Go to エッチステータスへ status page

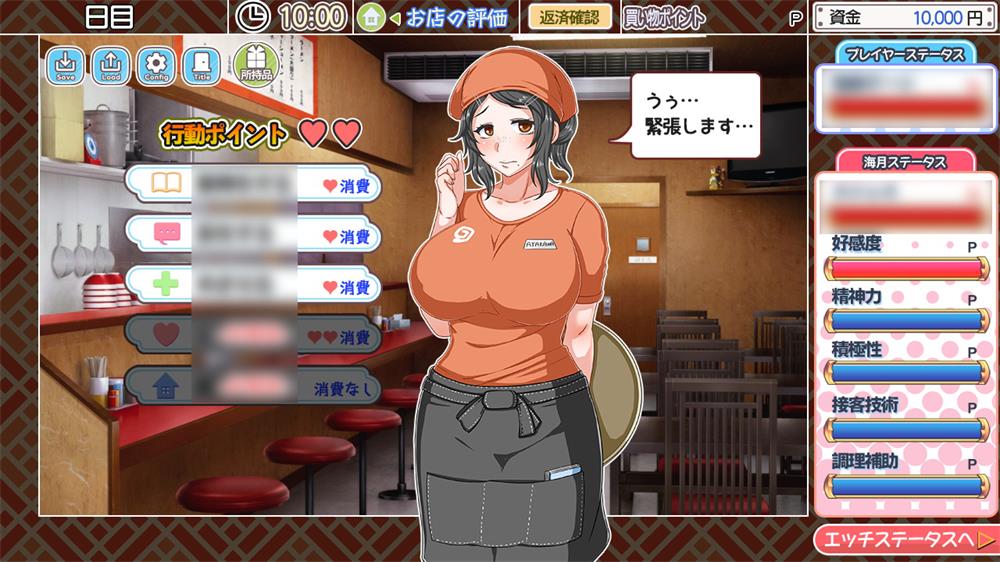tap(905, 540)
